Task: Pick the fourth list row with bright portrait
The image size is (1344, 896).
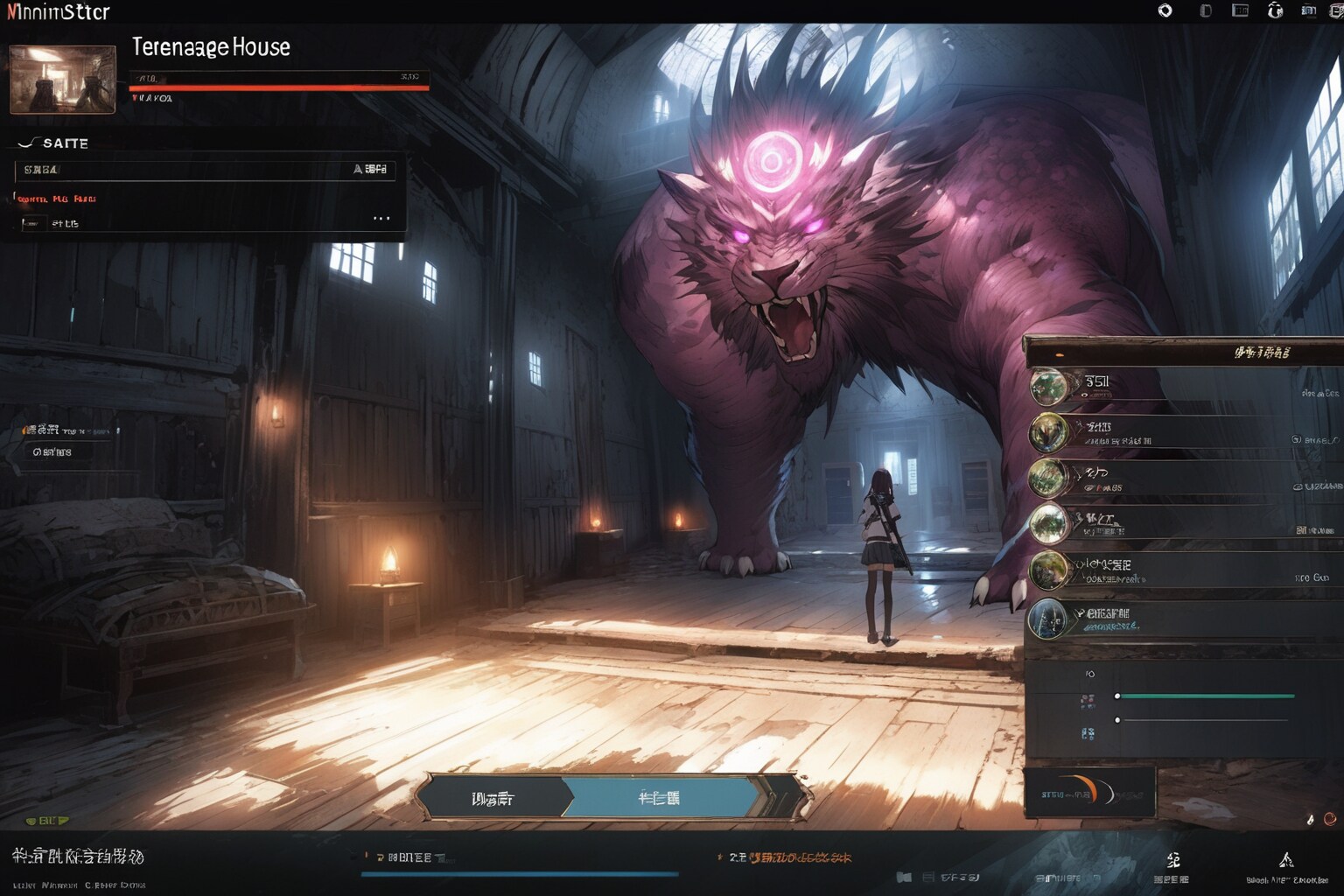Action: [x=1181, y=524]
